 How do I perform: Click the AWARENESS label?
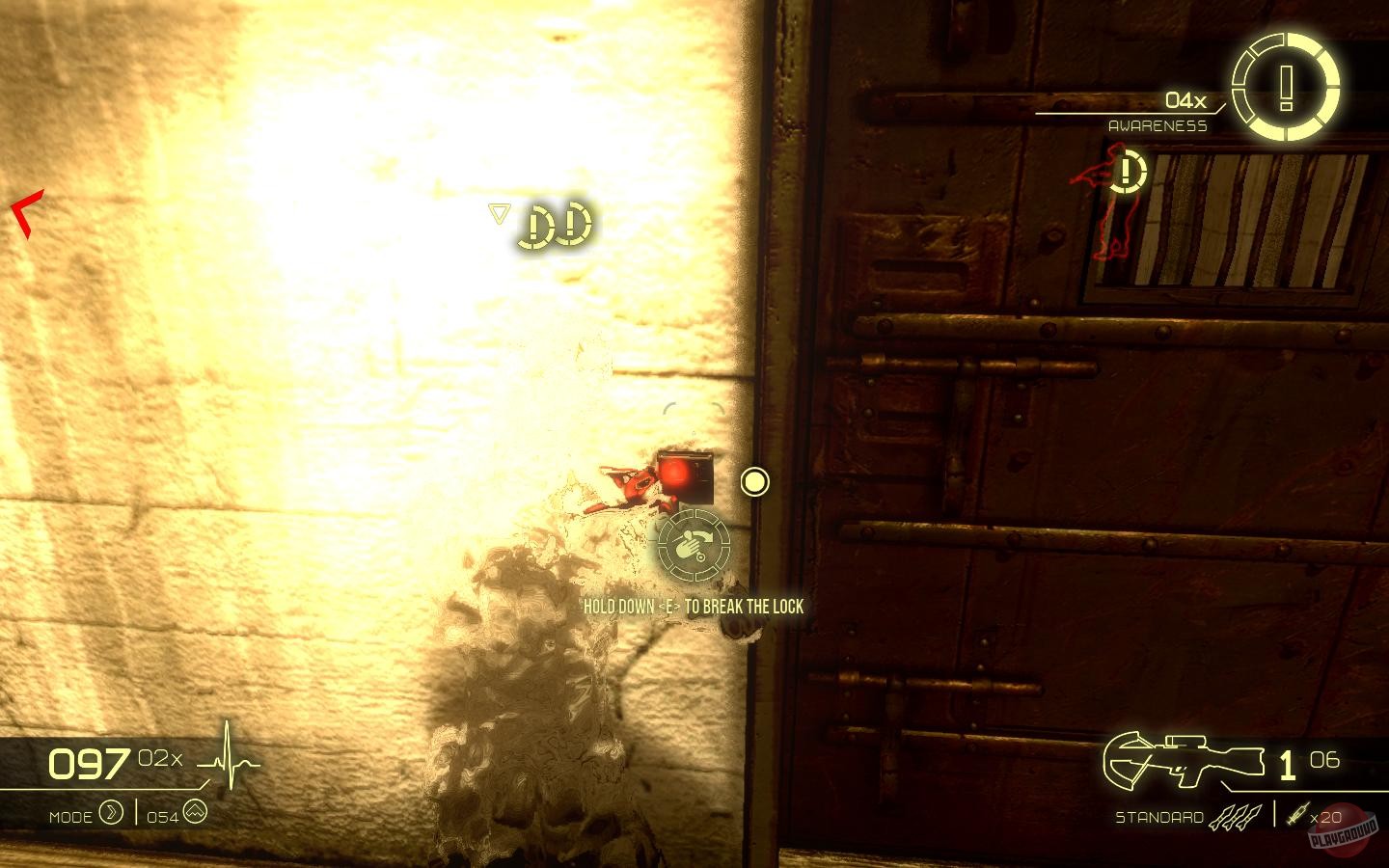click(1157, 125)
